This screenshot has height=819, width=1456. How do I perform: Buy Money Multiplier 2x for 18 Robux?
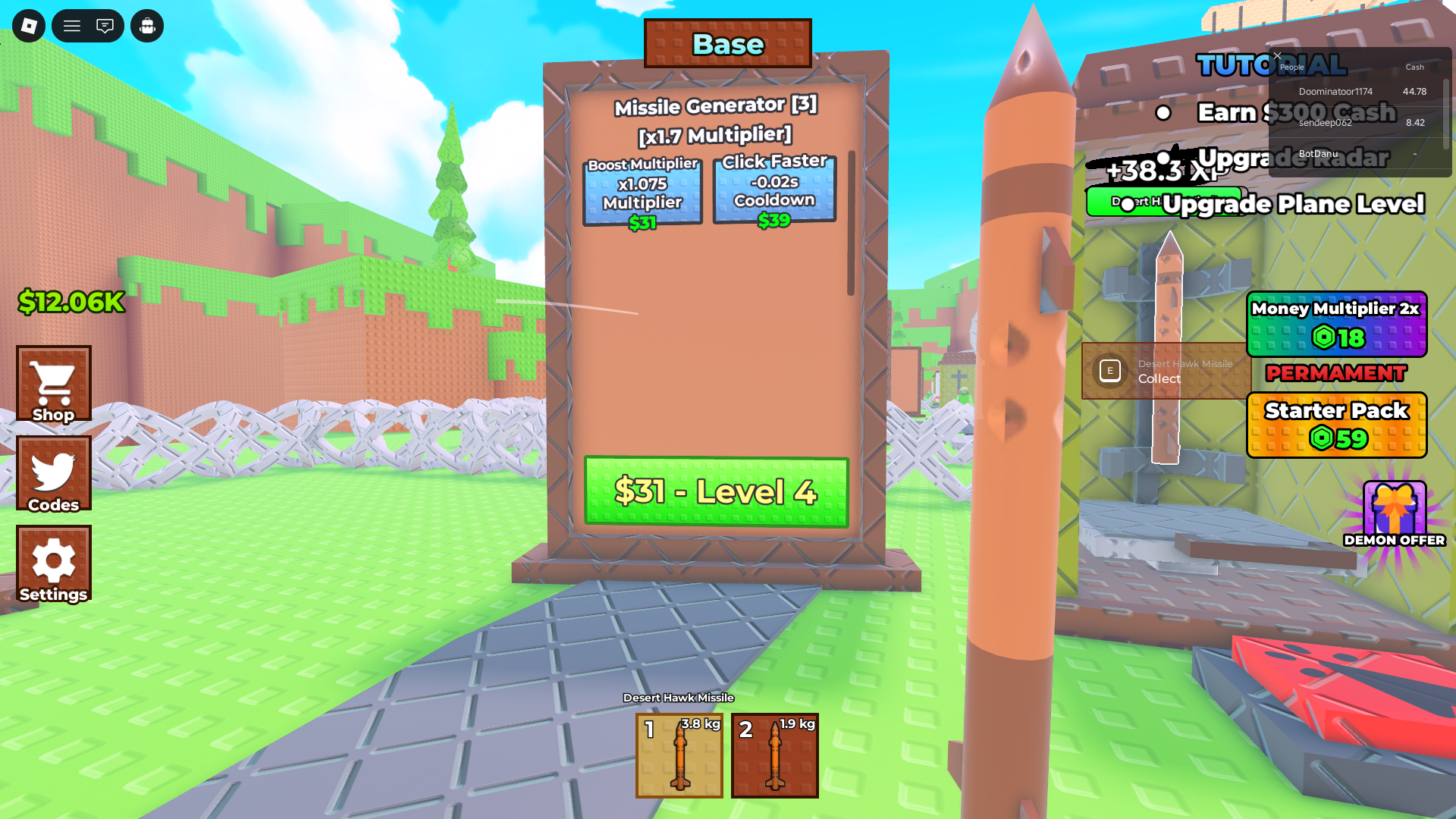coord(1336,325)
